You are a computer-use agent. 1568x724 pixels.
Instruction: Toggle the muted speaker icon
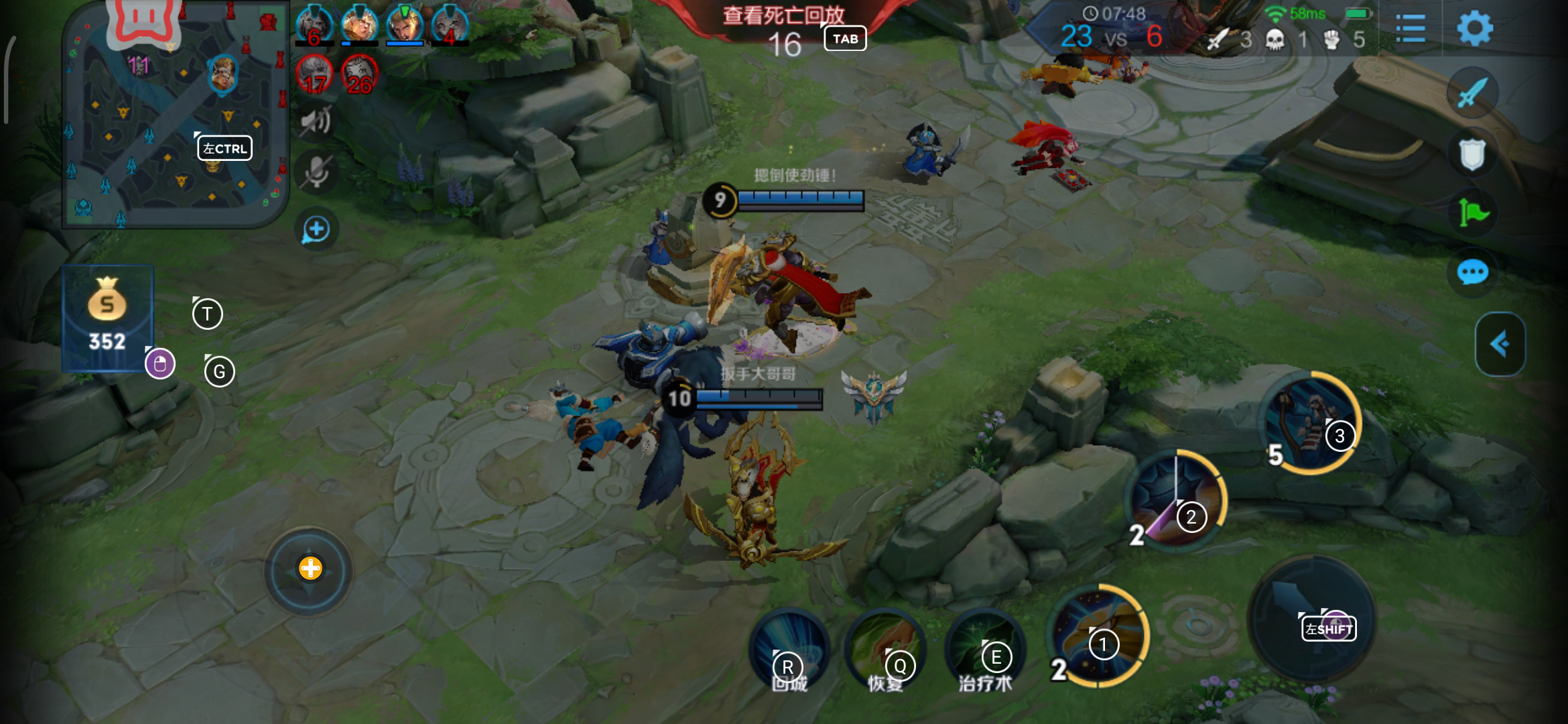pyautogui.click(x=316, y=121)
